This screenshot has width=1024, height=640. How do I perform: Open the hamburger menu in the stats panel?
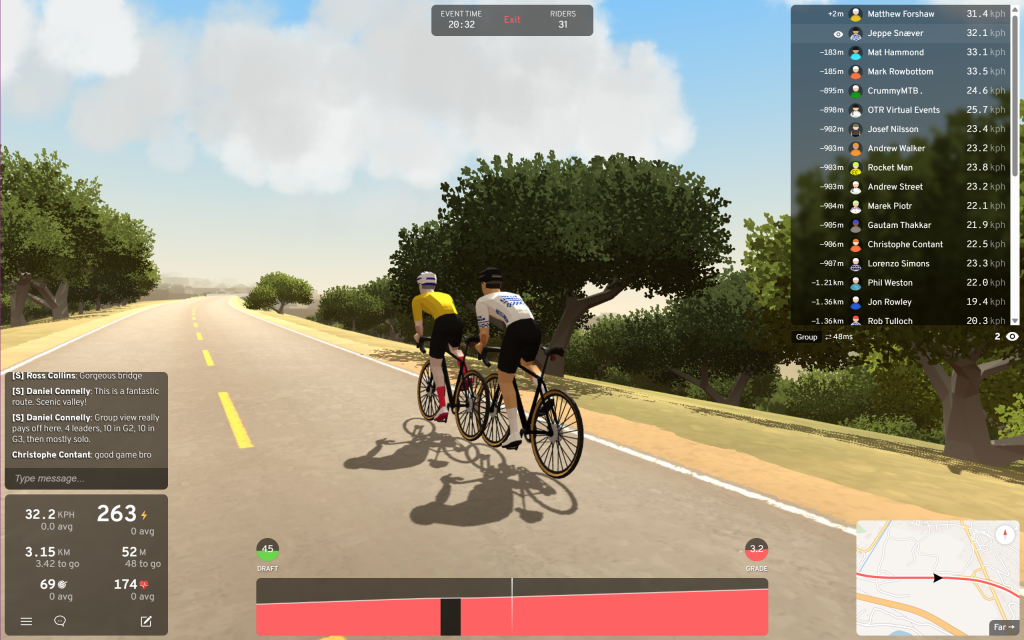(x=27, y=621)
